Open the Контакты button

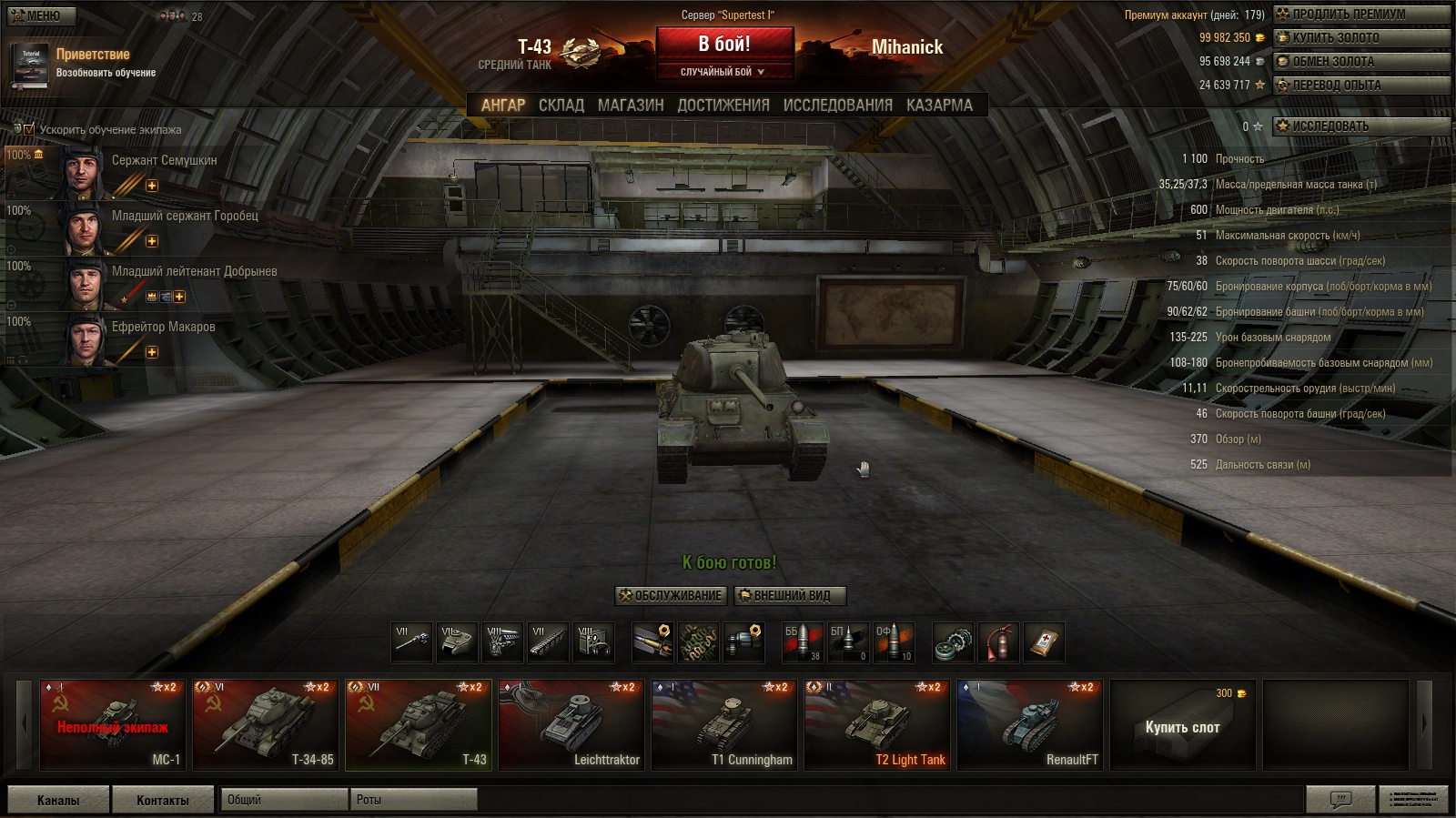pos(163,800)
